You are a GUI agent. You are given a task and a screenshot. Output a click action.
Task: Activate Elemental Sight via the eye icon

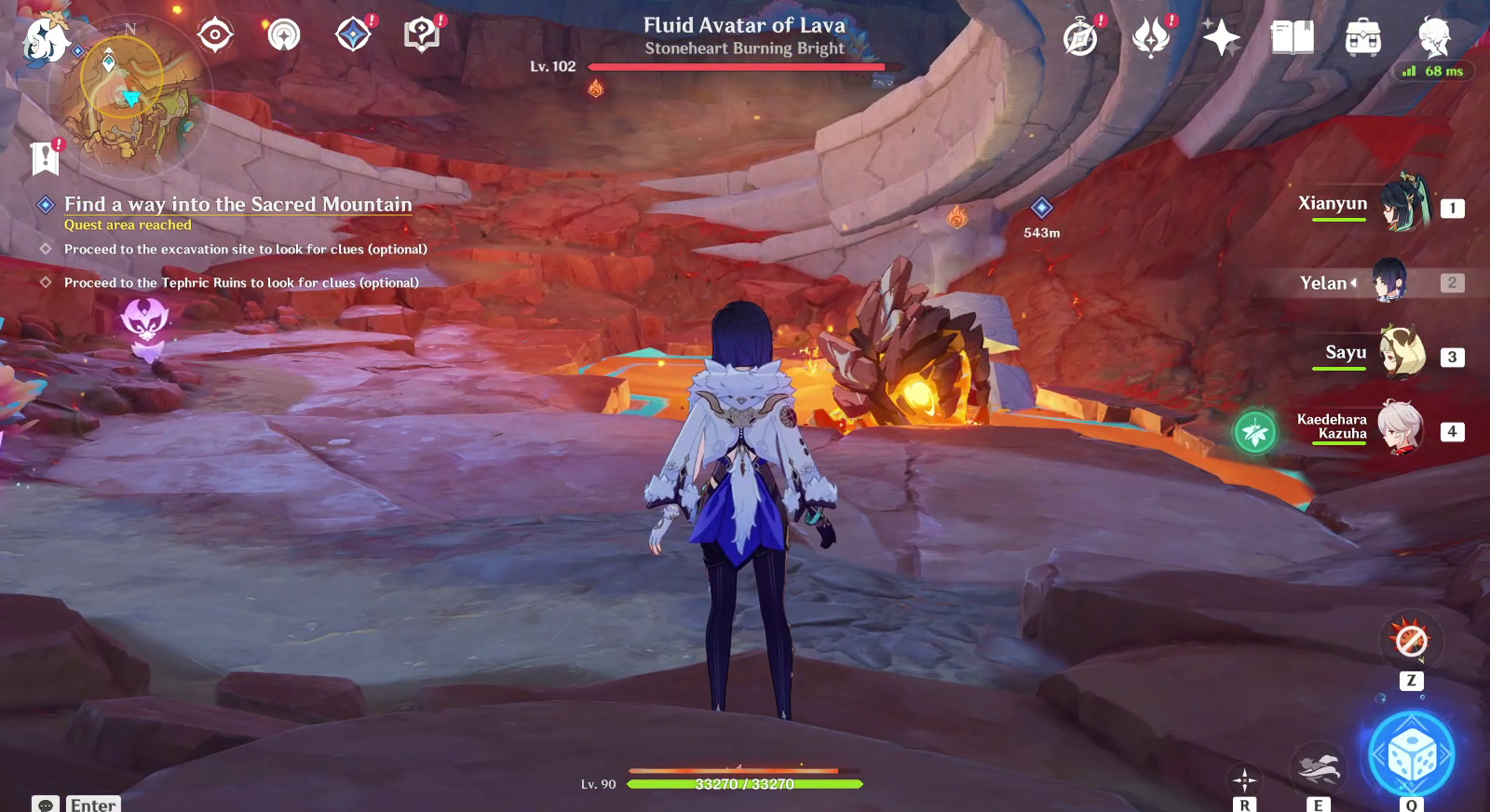[x=215, y=34]
